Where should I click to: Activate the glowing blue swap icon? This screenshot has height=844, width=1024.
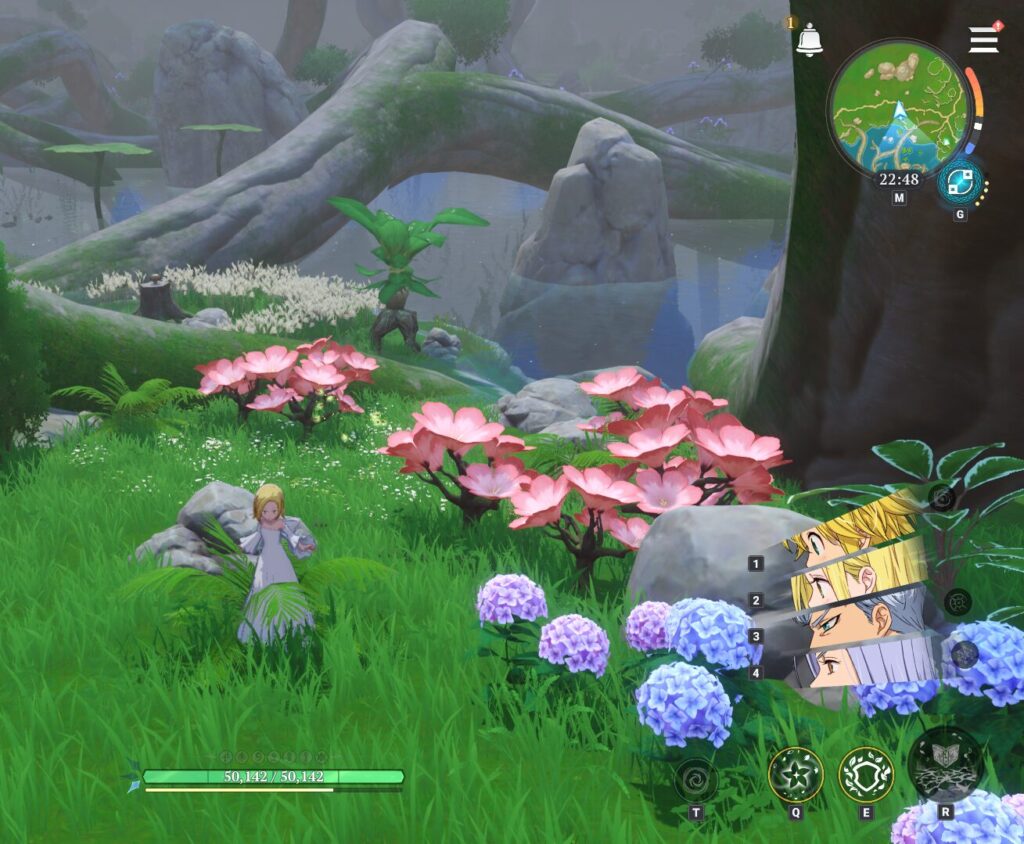tap(959, 183)
